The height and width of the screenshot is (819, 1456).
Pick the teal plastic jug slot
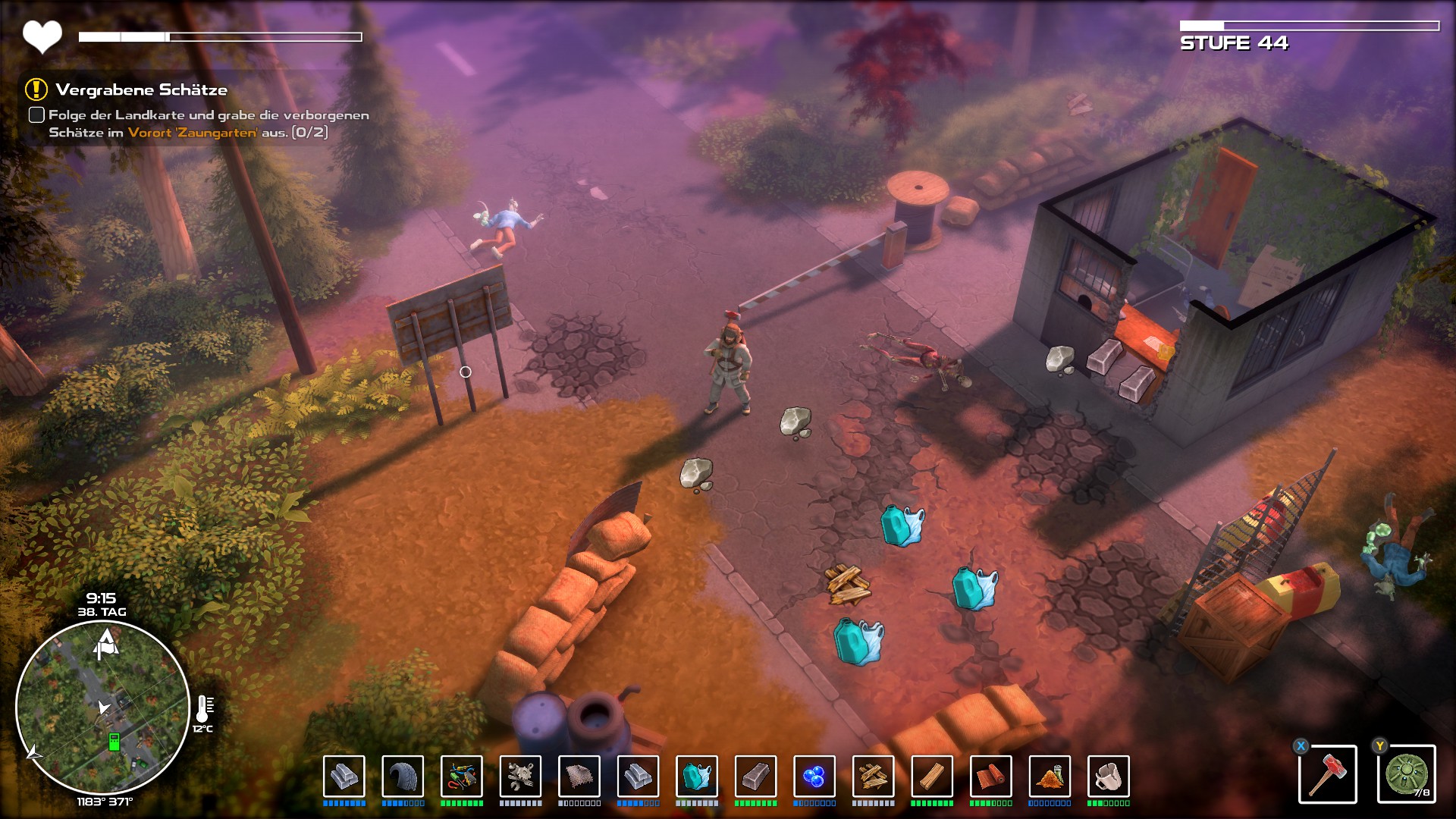696,777
